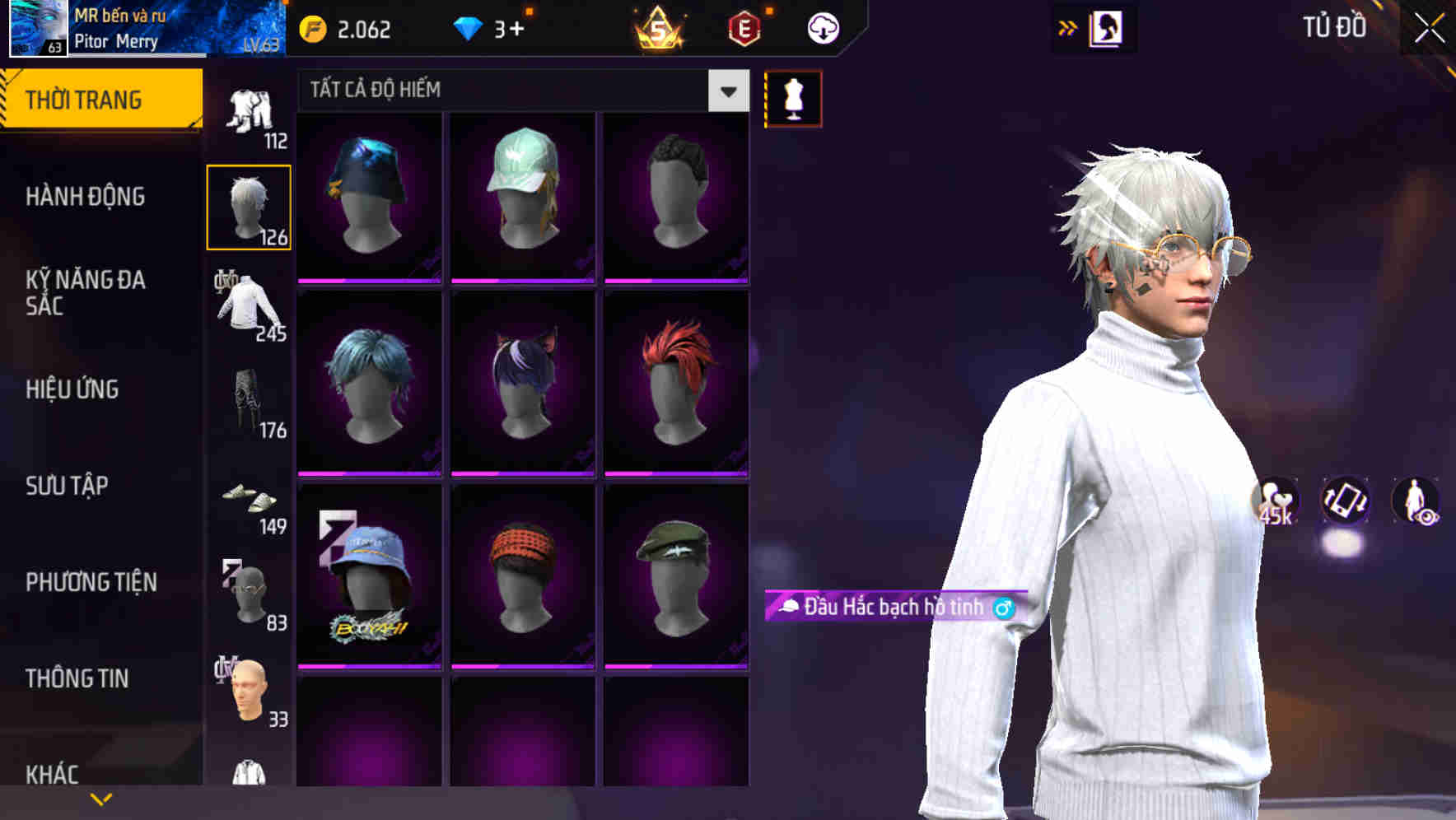The image size is (1456, 820).
Task: Toggle the male gender symbol on item name
Action: click(x=1003, y=608)
